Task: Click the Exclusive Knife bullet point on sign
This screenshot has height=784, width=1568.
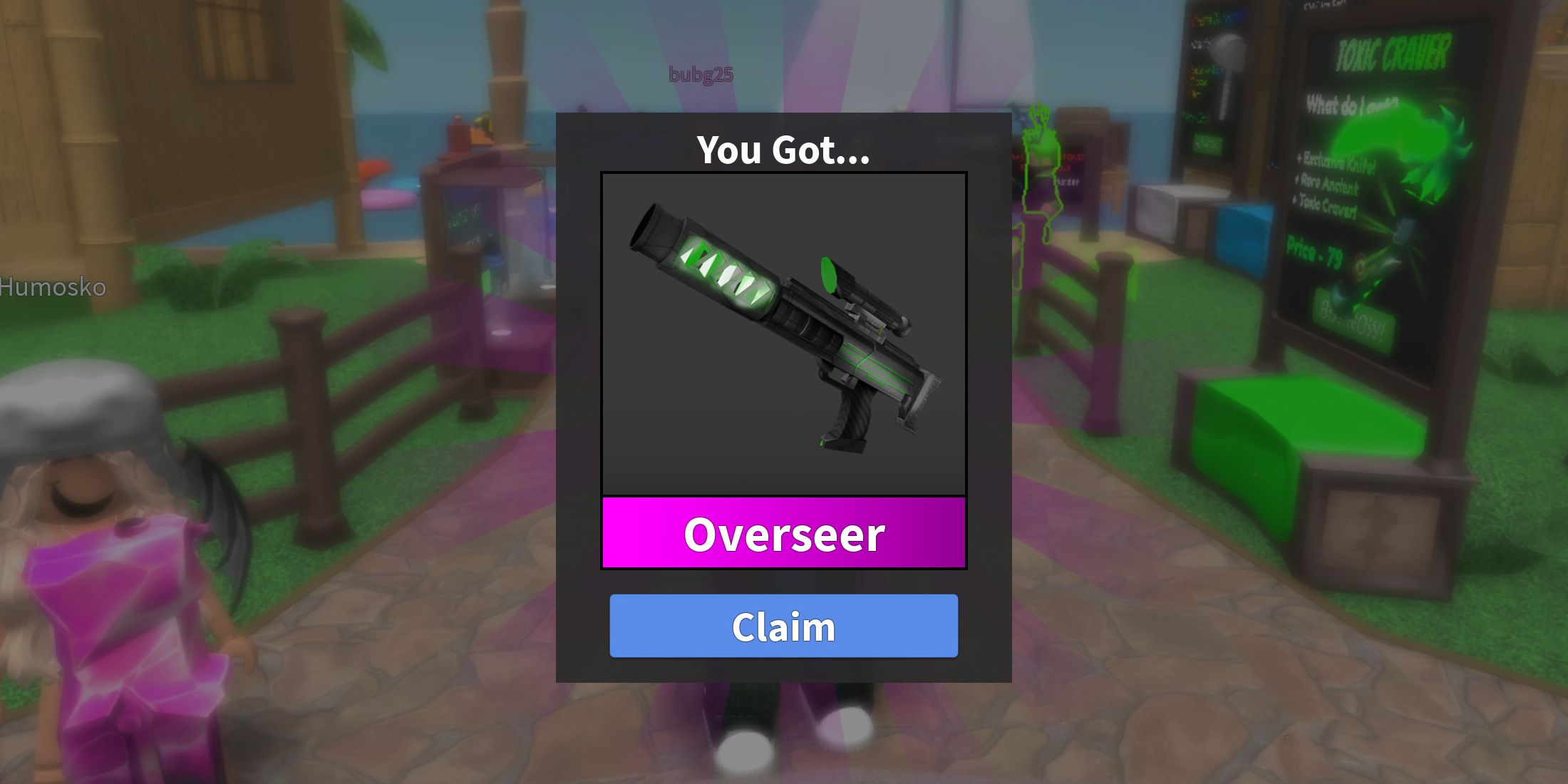Action: tap(1335, 160)
